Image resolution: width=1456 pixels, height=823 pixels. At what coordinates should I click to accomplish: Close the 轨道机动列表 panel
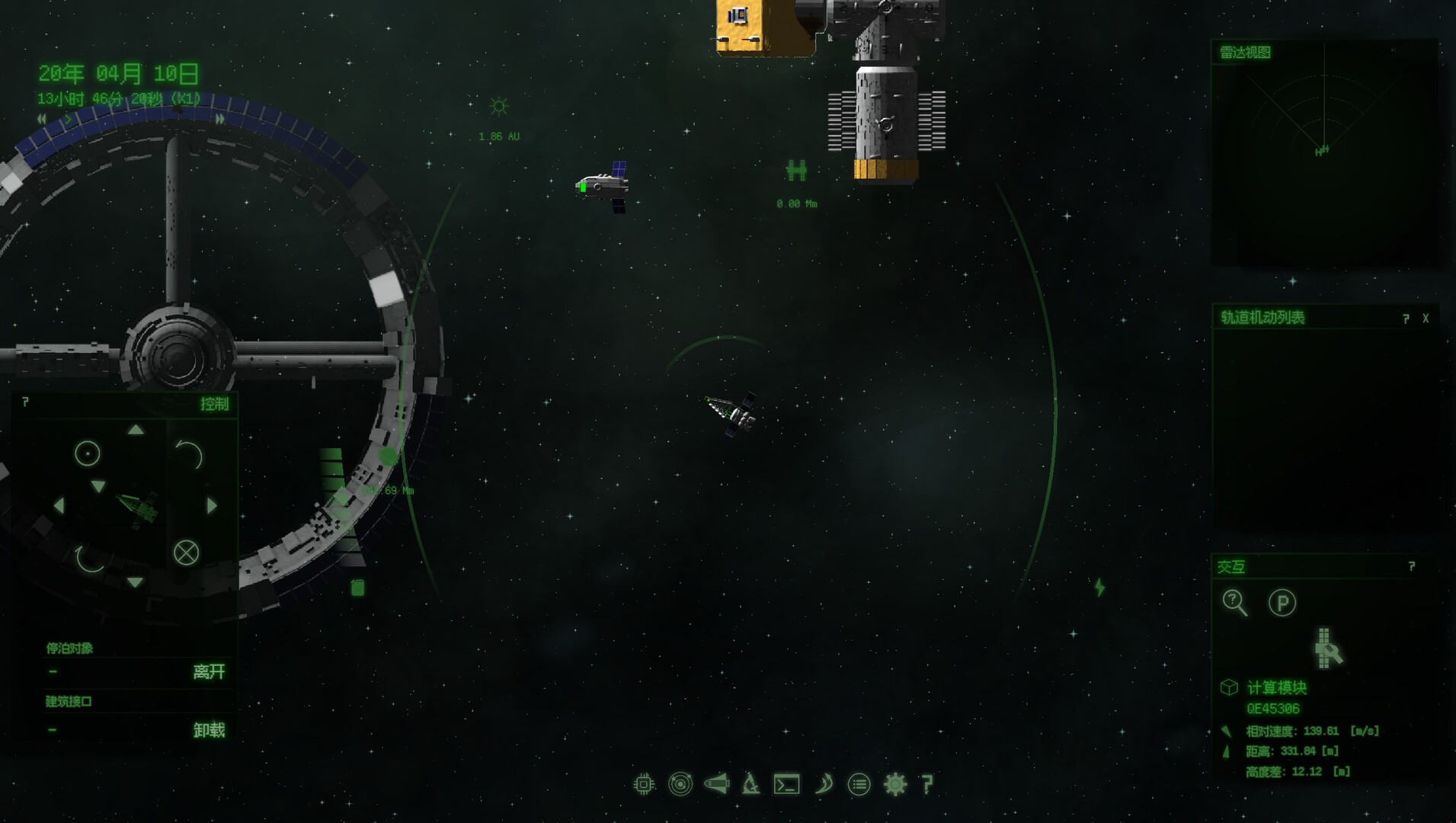pyautogui.click(x=1426, y=319)
